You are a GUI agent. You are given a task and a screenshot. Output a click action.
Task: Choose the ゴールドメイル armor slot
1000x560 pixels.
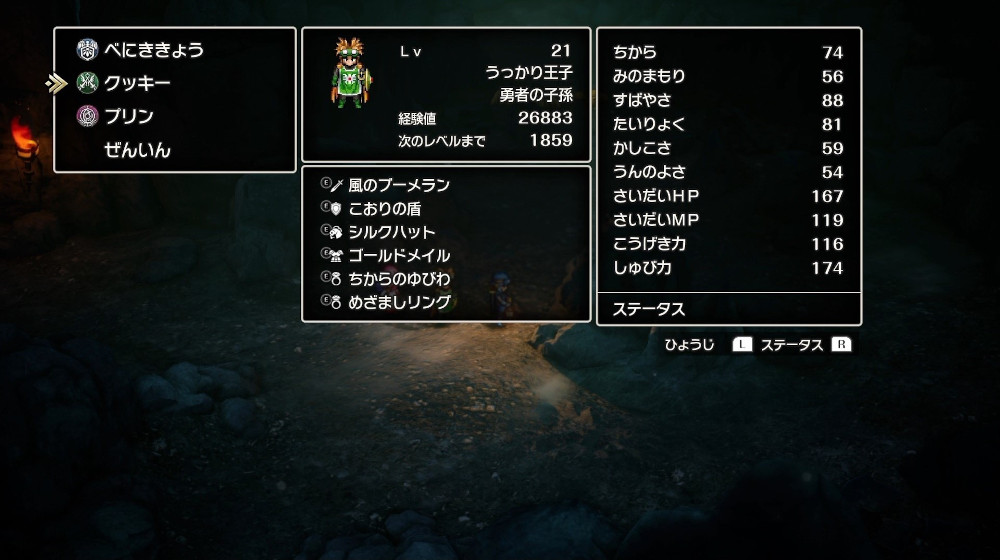pyautogui.click(x=399, y=256)
